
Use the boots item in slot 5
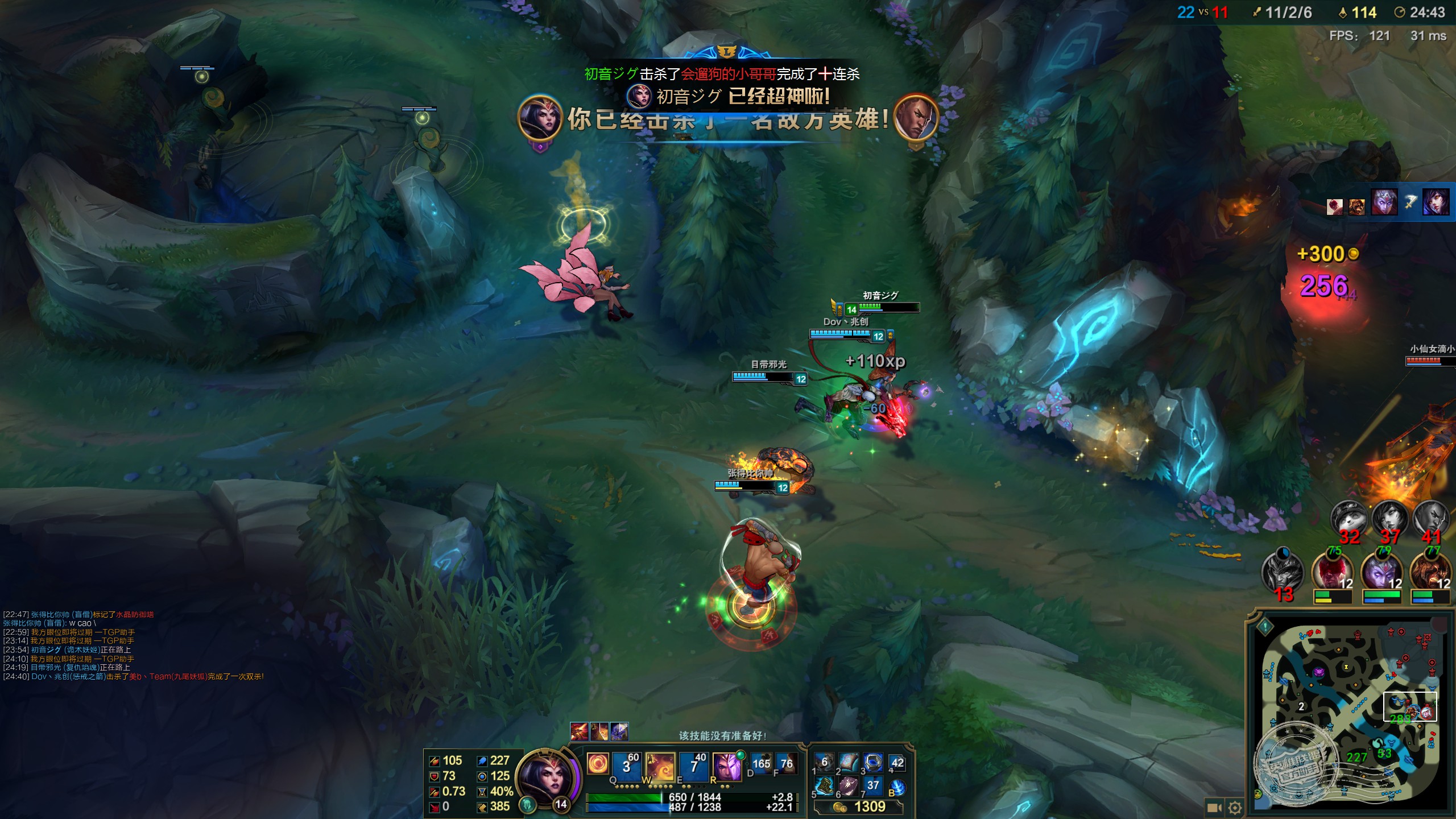pyautogui.click(x=824, y=786)
